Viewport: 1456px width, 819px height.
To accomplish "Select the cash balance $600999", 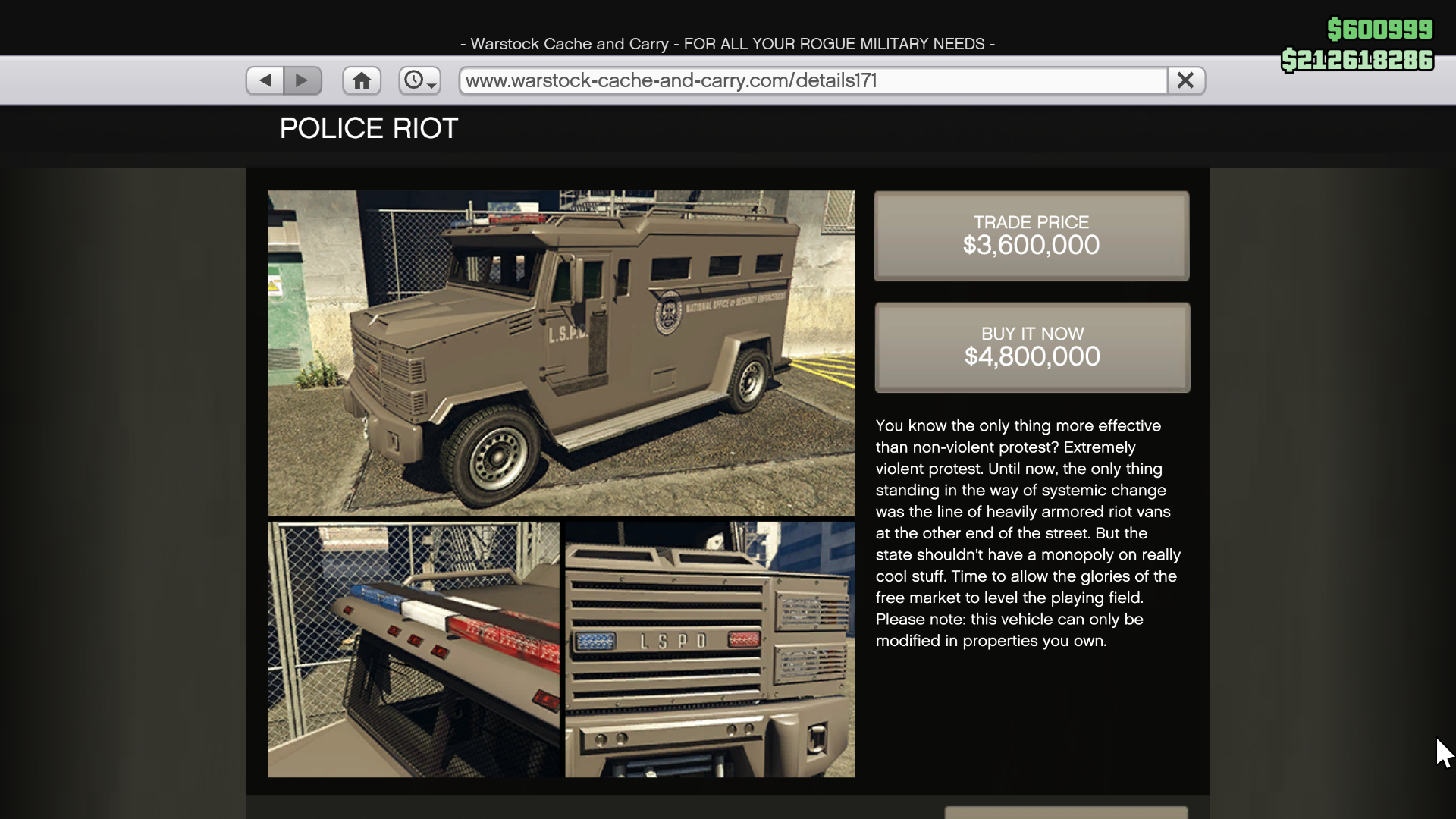I will [1380, 30].
